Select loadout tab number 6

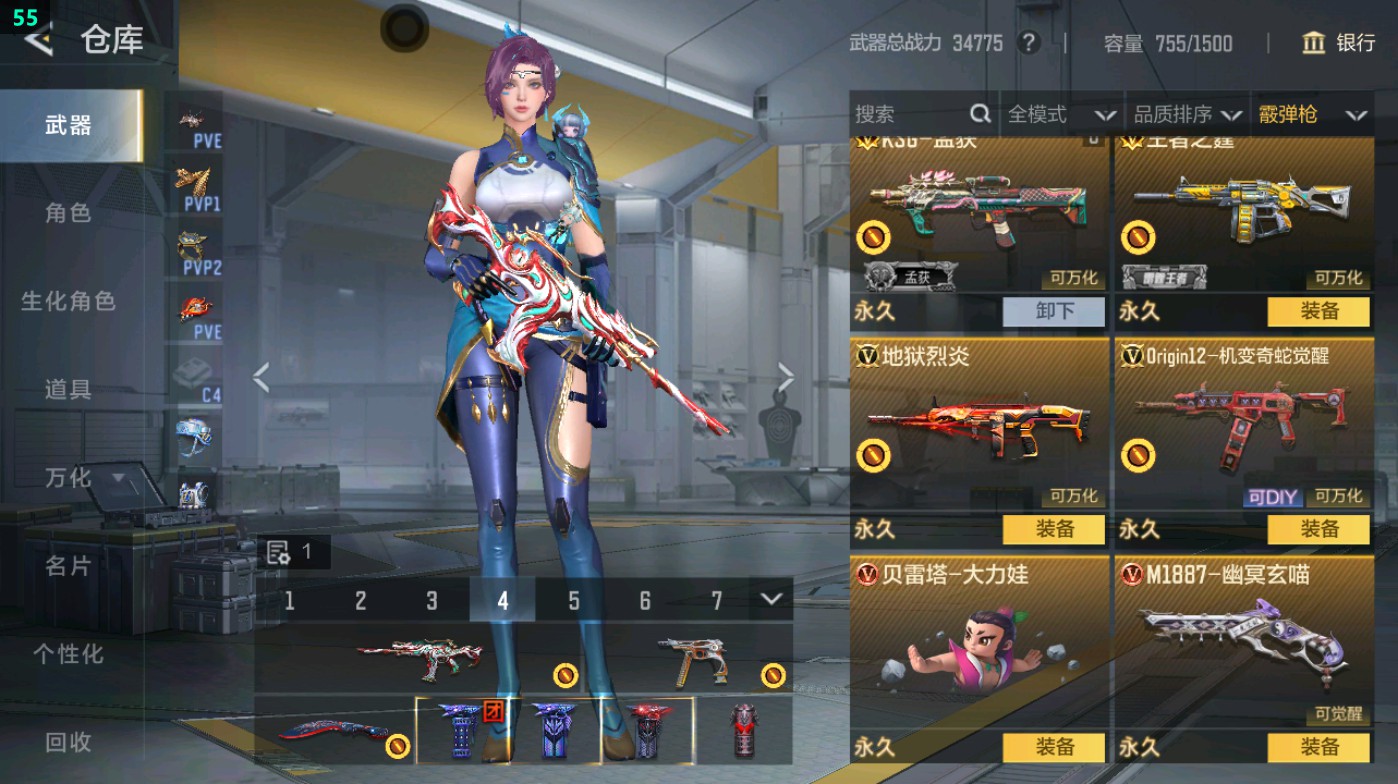point(645,601)
